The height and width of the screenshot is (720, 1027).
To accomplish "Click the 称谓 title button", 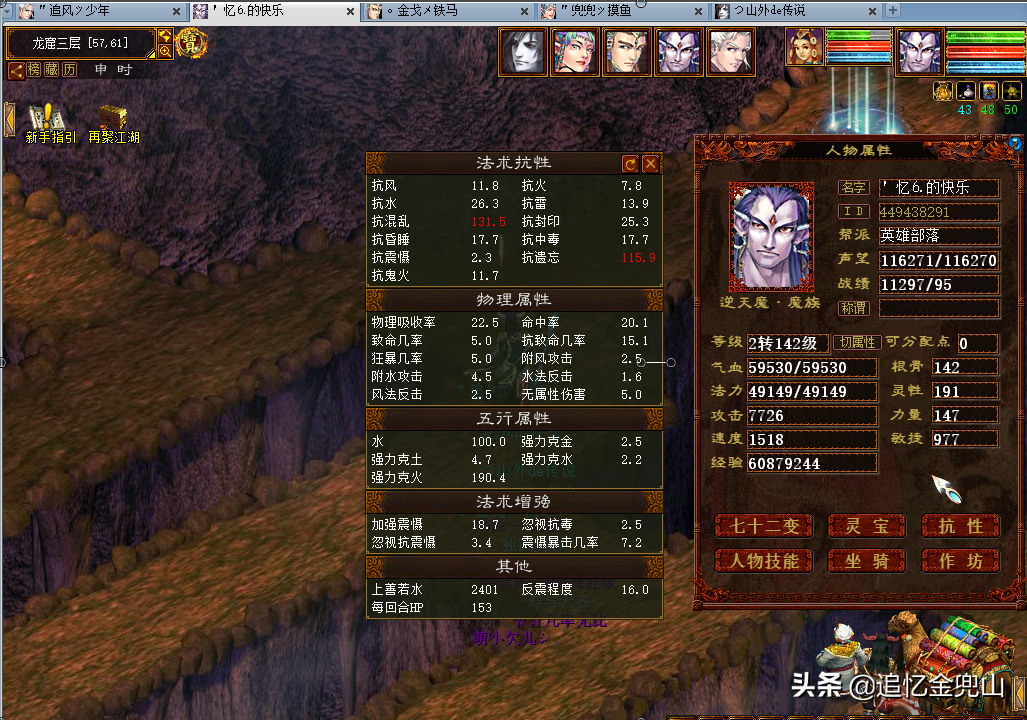I will (853, 308).
